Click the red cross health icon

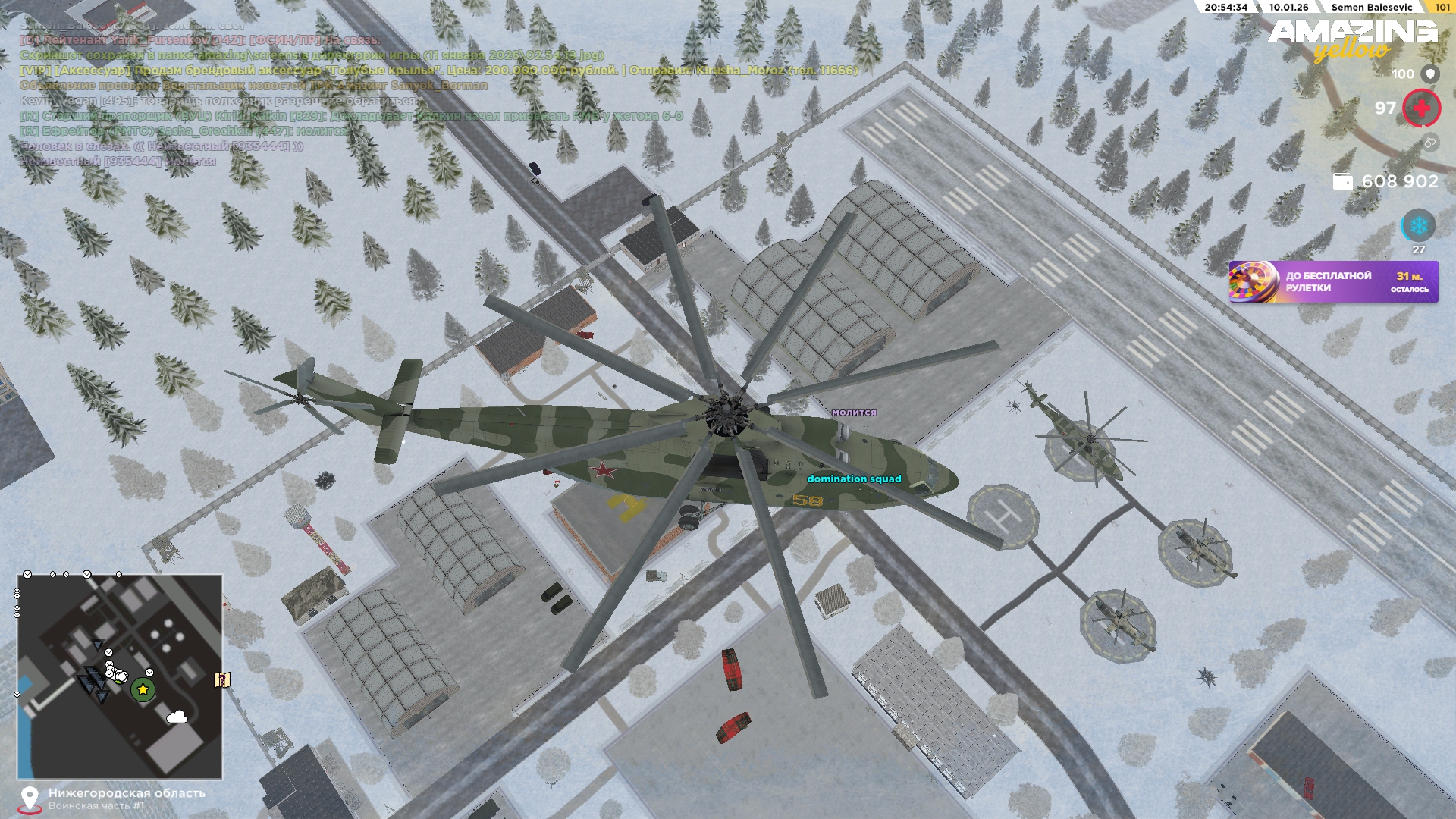pos(1421,108)
